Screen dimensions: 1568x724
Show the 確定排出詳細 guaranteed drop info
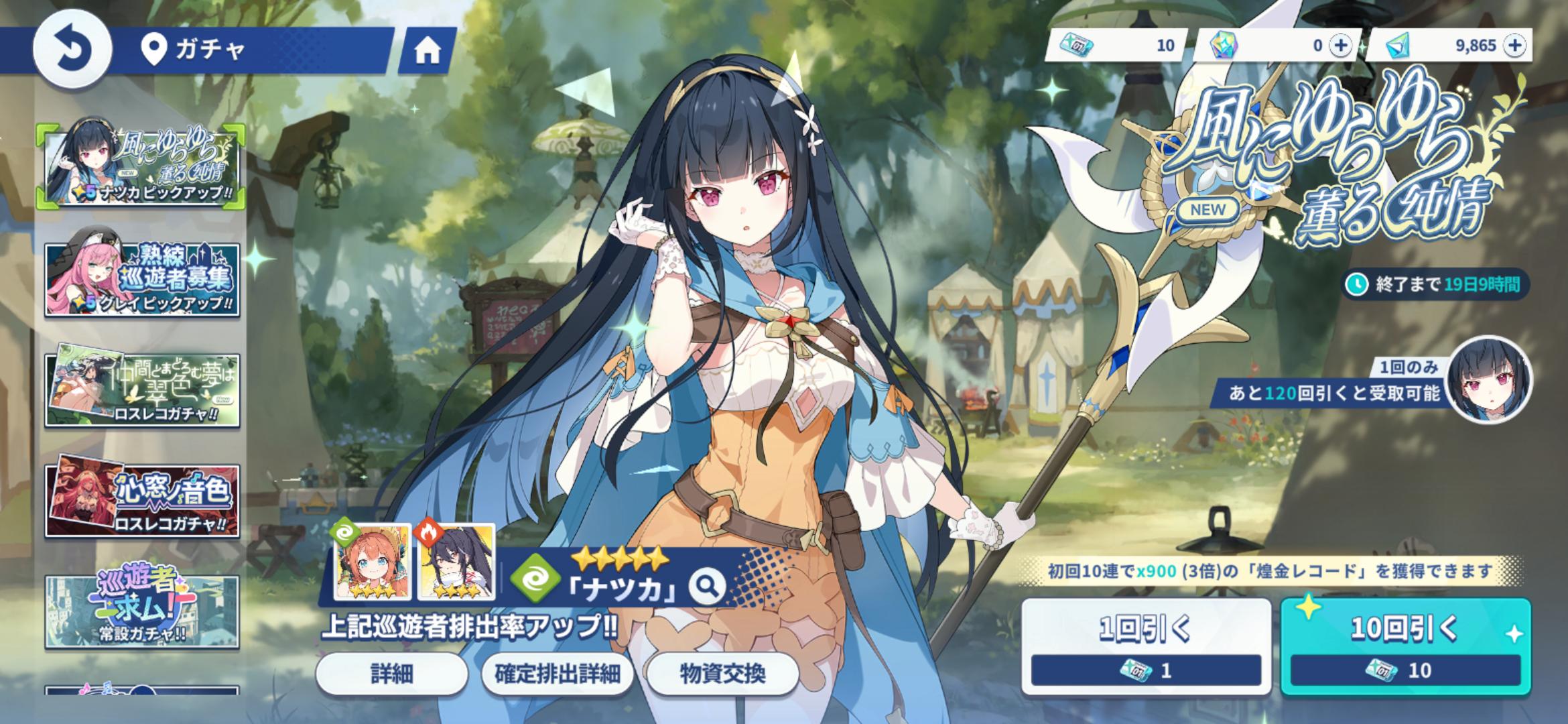click(557, 674)
